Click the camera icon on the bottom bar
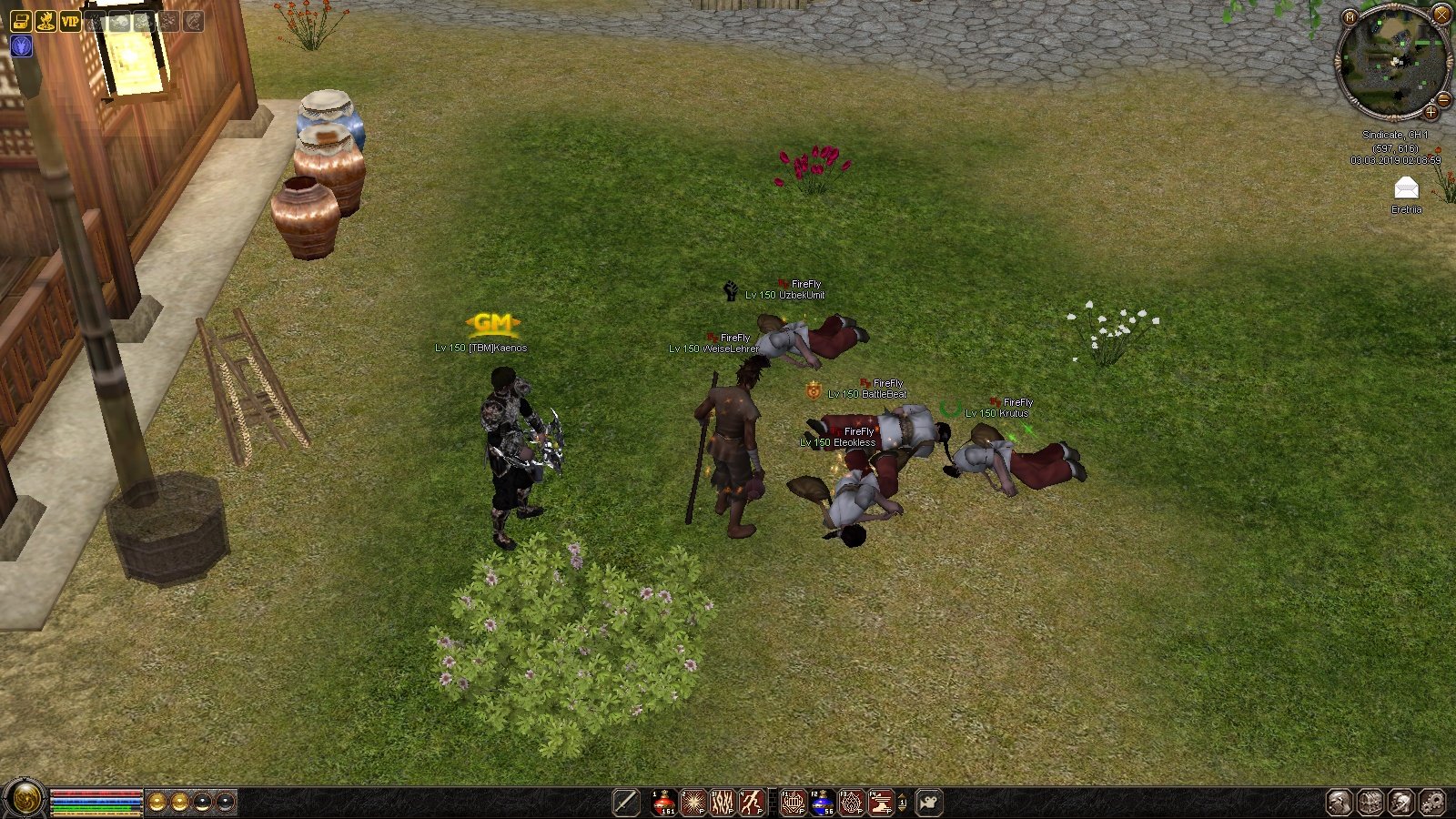Viewport: 1456px width, 819px height. click(x=929, y=803)
